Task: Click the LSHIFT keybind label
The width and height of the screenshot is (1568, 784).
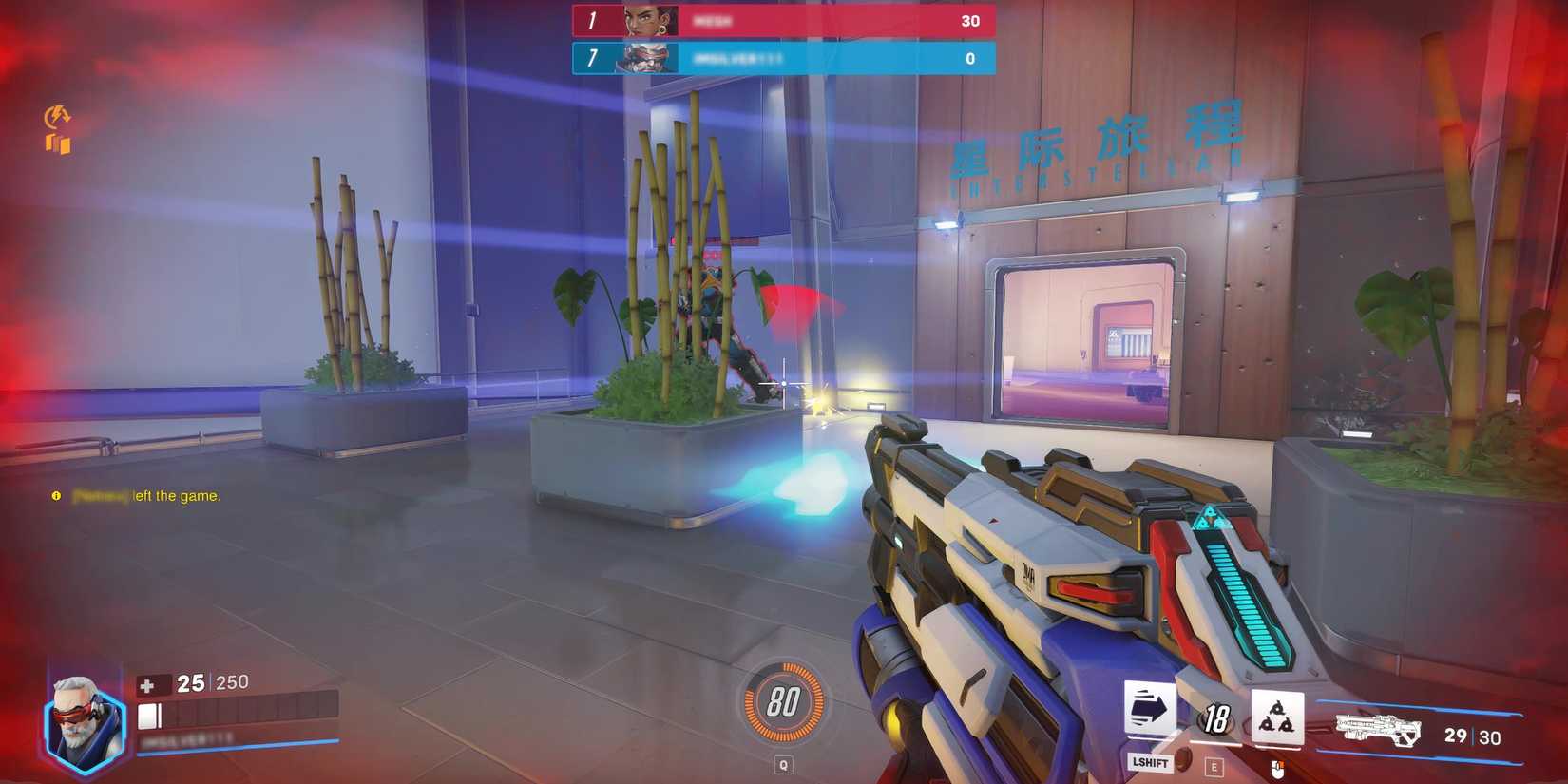Action: [1150, 762]
